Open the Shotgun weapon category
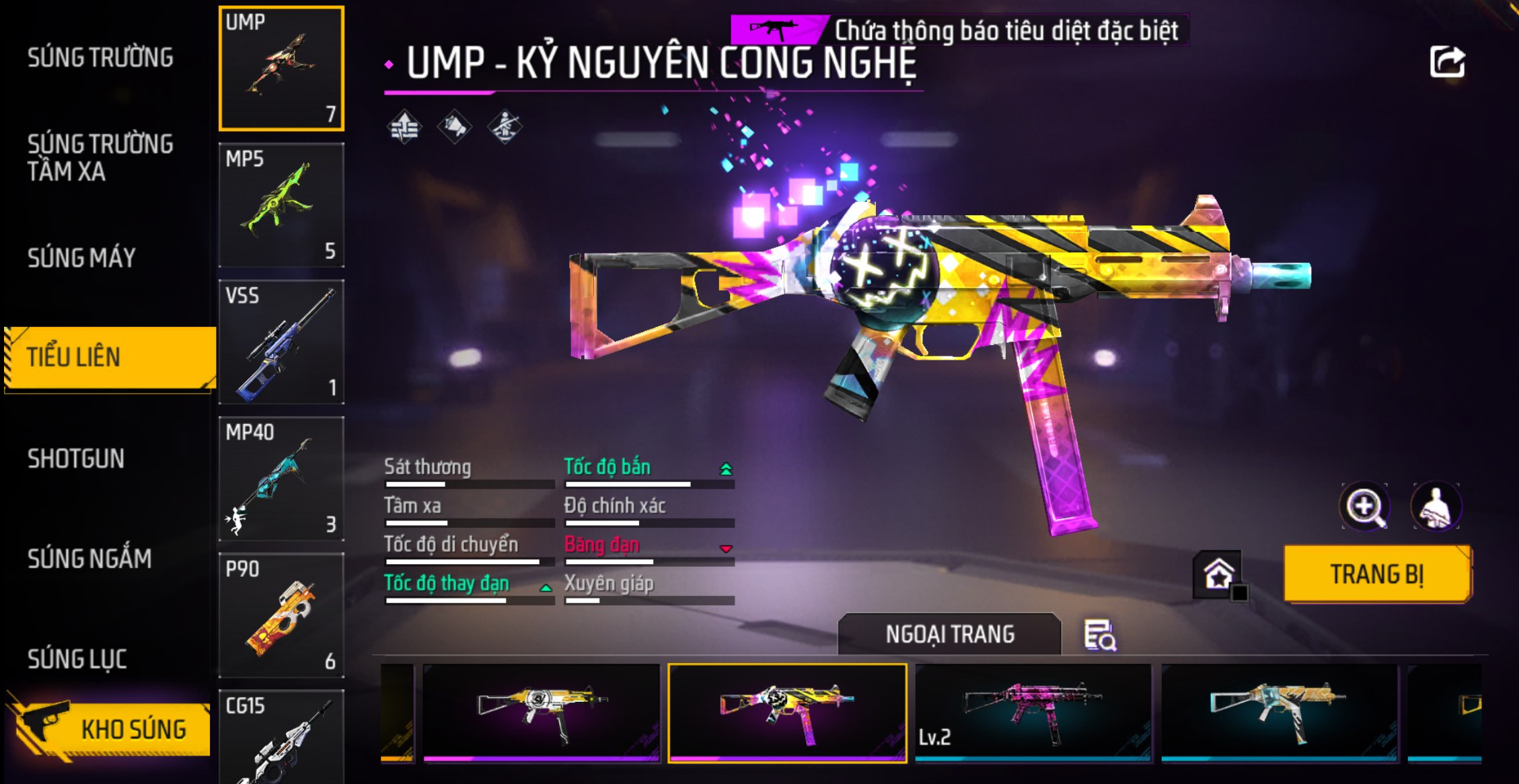The height and width of the screenshot is (784, 1519). 76,459
